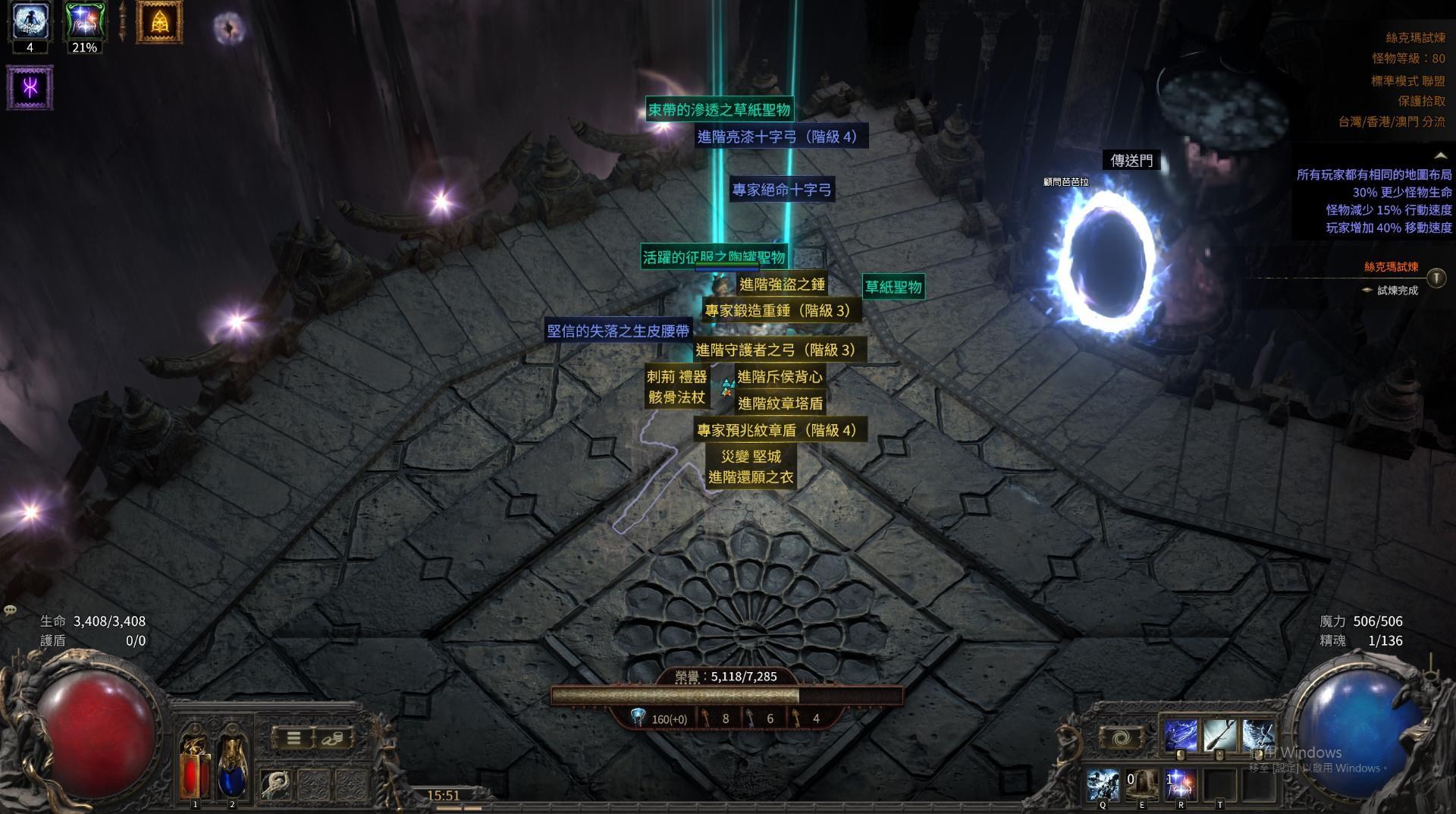Pick up the 草紙聖物 relic label
Screen dimensions: 1456x814
pos(893,287)
